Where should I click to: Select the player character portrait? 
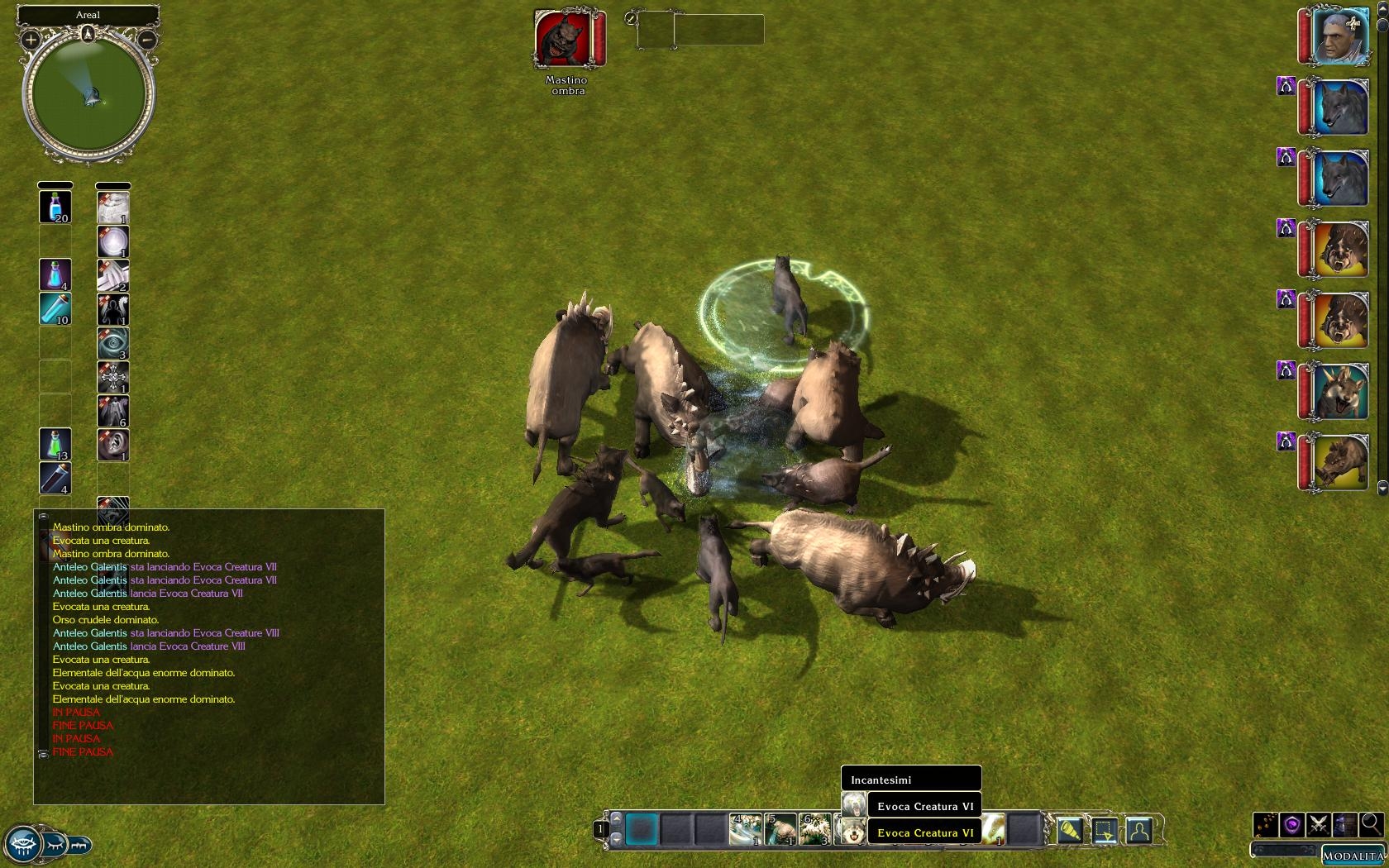pos(1339,36)
